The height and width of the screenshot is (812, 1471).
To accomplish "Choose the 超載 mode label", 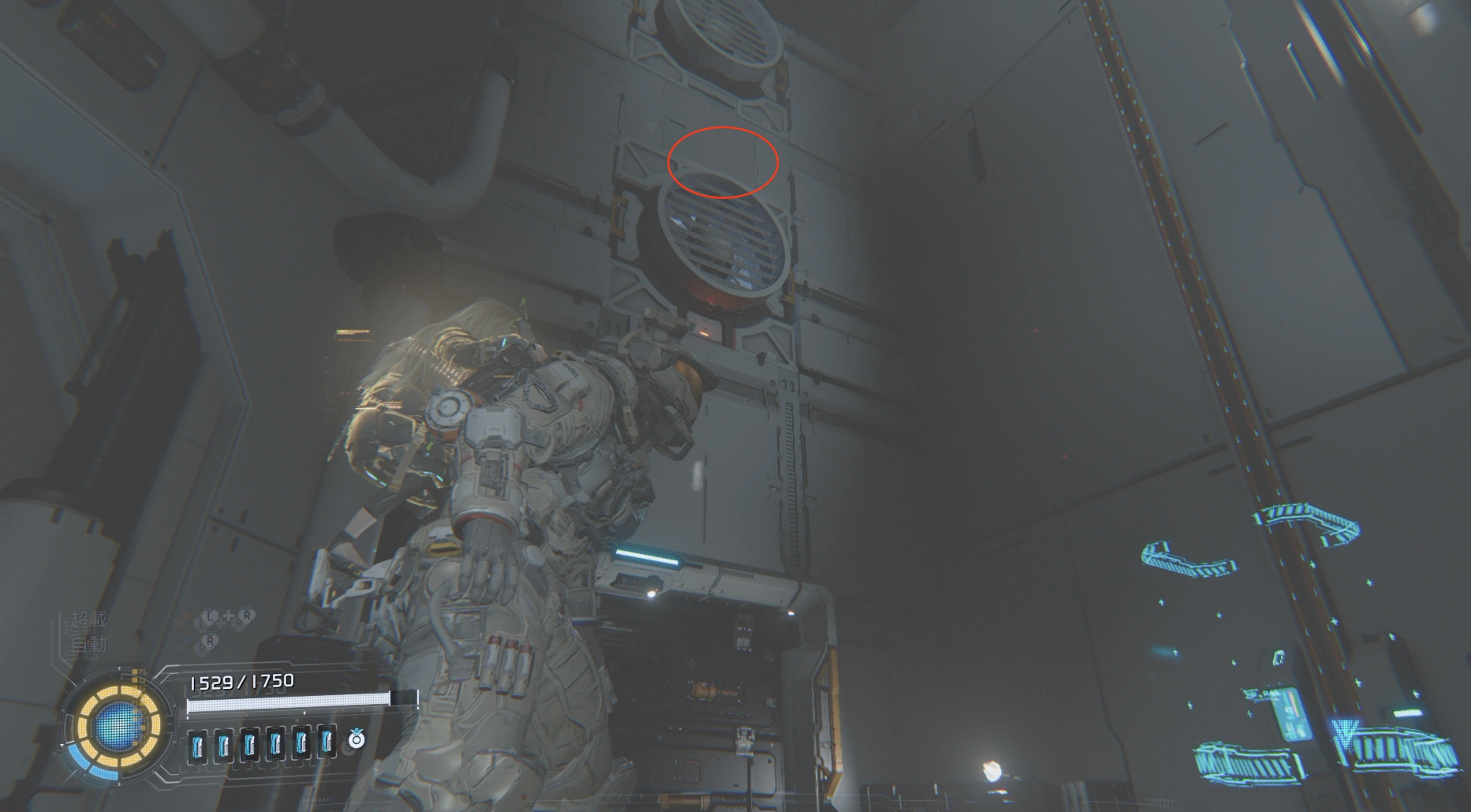I will click(89, 620).
